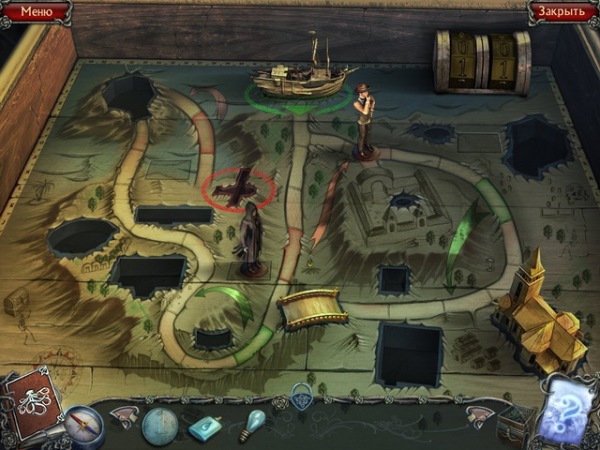Select the teal tag inventory item

pyautogui.click(x=206, y=427)
